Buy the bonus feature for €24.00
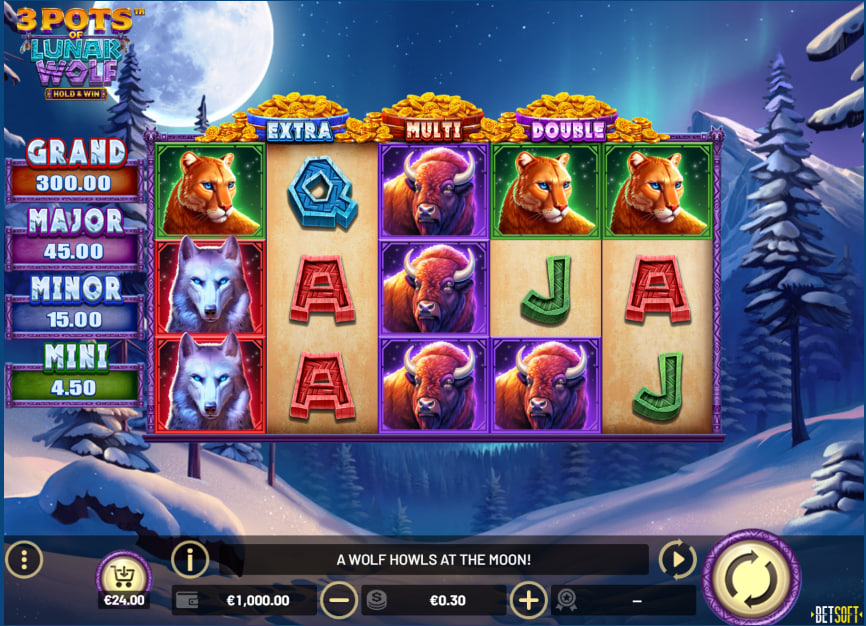This screenshot has height=626, width=866. (124, 579)
